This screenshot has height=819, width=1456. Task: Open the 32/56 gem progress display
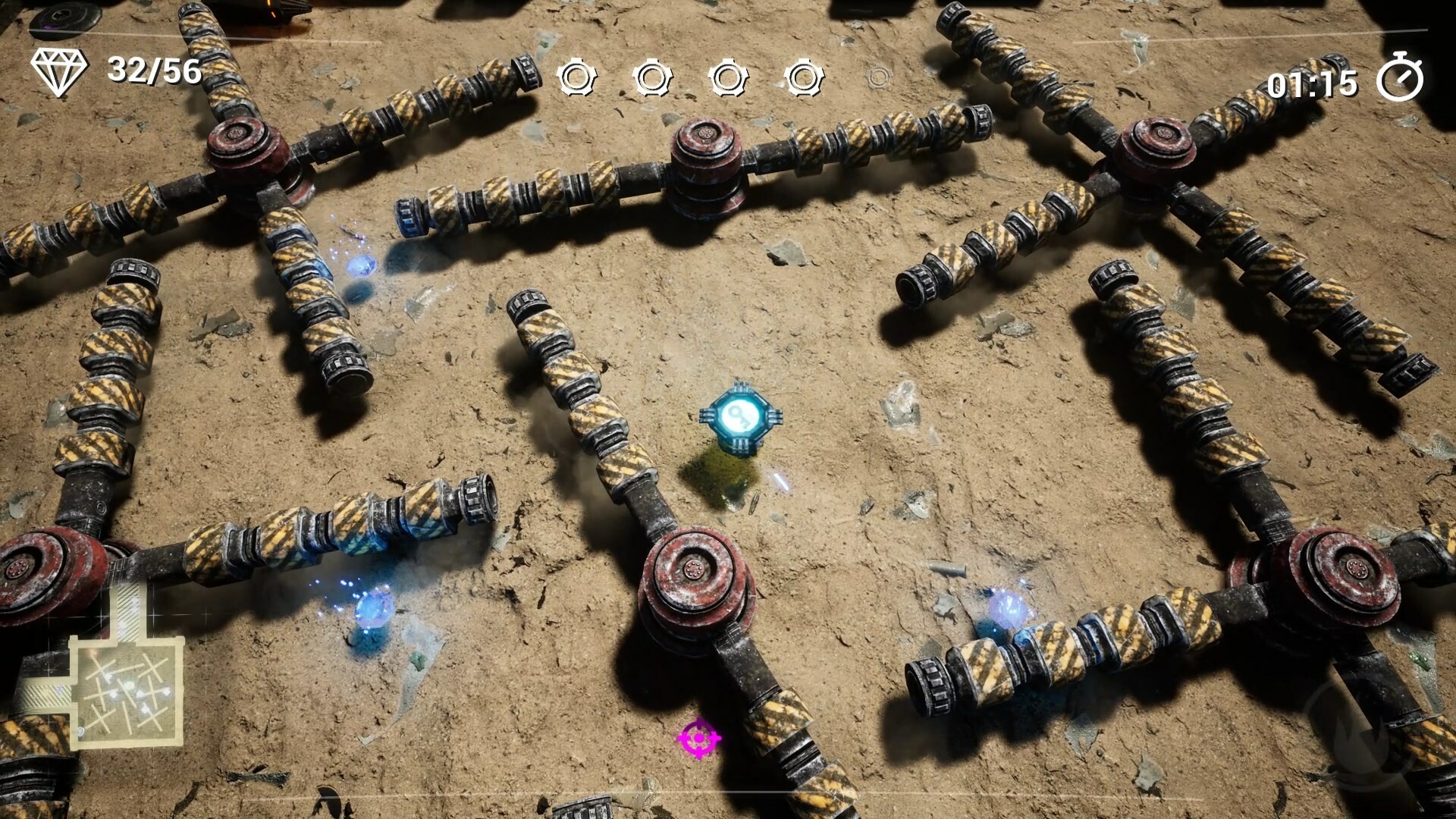[155, 72]
